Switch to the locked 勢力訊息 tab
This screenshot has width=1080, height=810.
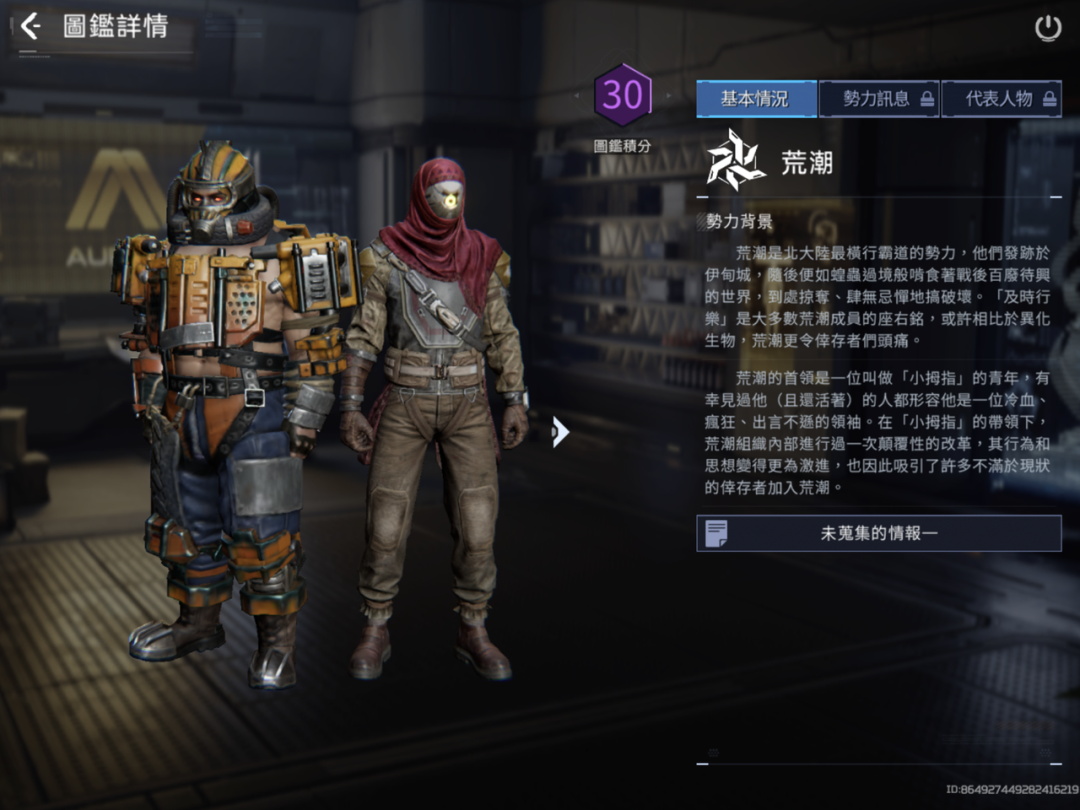point(879,99)
